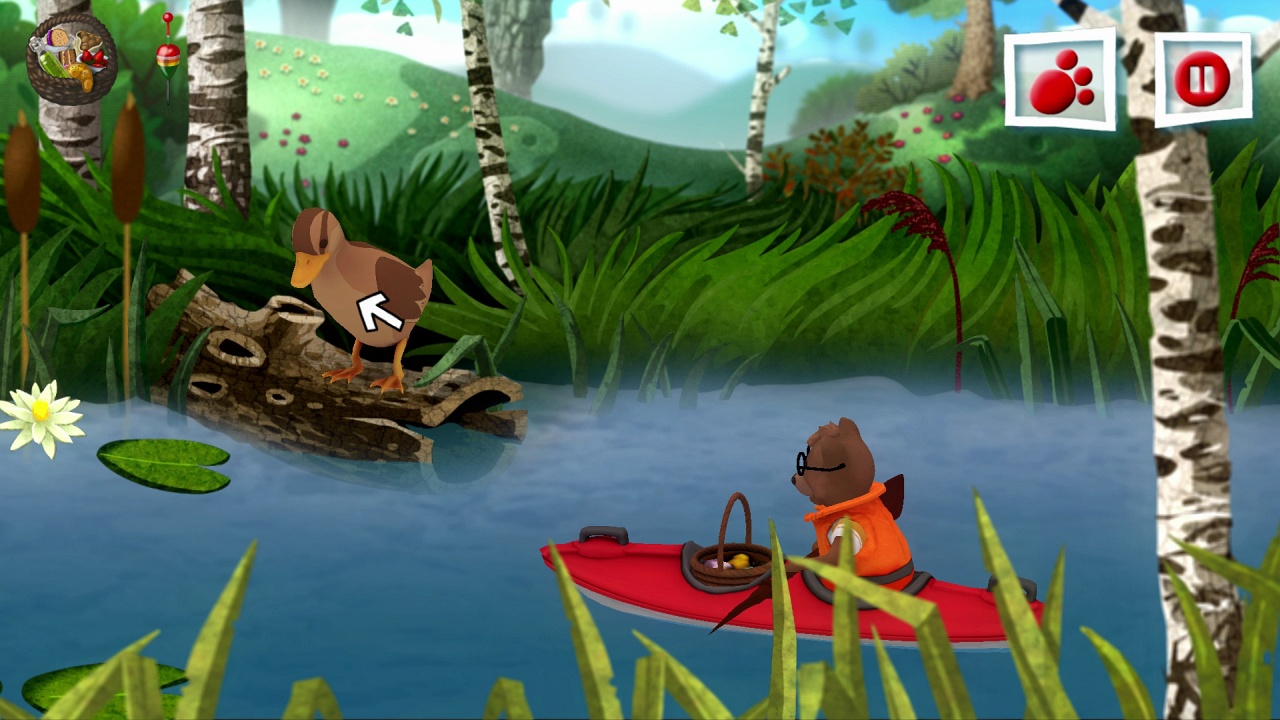Toggle the paw print panel open
The height and width of the screenshot is (720, 1280).
tap(1061, 78)
